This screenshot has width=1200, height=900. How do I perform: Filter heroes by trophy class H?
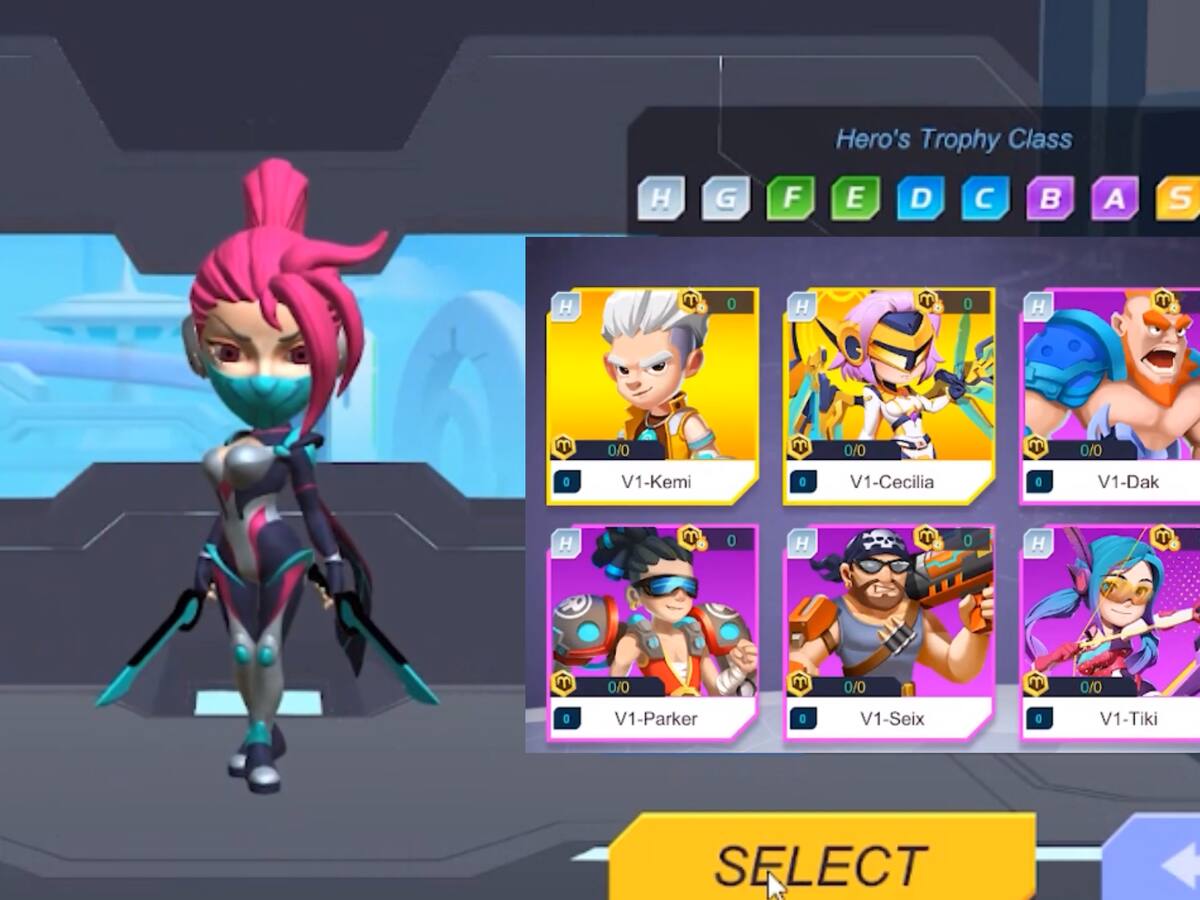coord(661,198)
